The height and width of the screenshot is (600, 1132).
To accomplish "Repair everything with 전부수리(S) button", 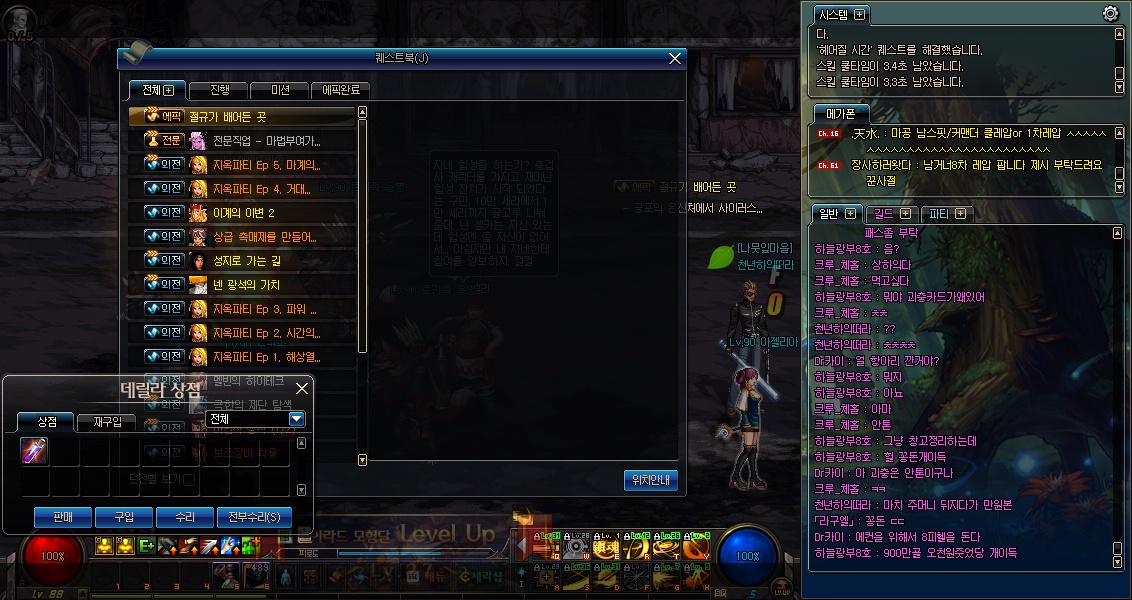I will pyautogui.click(x=254, y=517).
